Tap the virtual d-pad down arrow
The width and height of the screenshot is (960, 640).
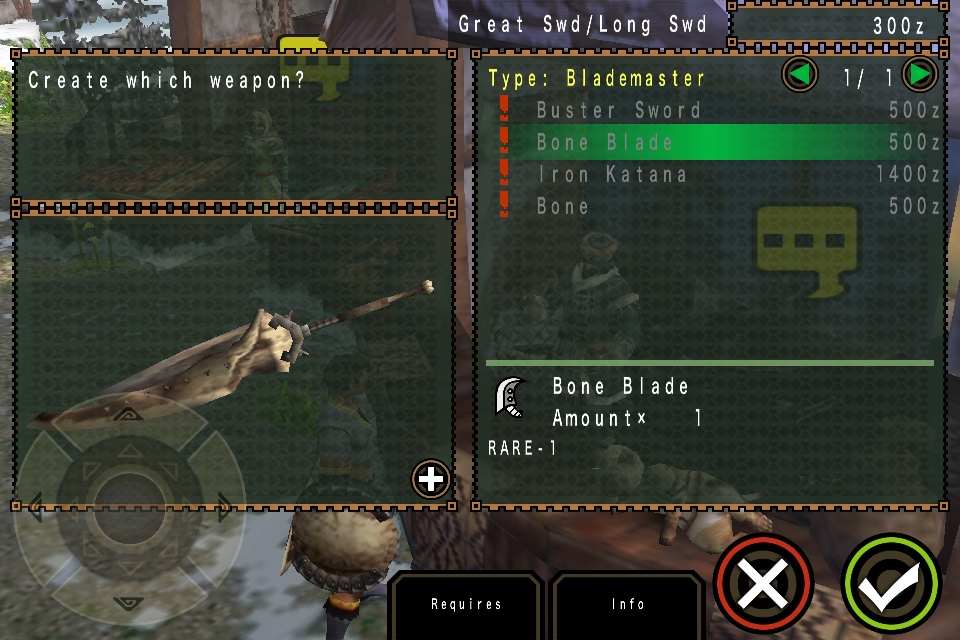[129, 602]
